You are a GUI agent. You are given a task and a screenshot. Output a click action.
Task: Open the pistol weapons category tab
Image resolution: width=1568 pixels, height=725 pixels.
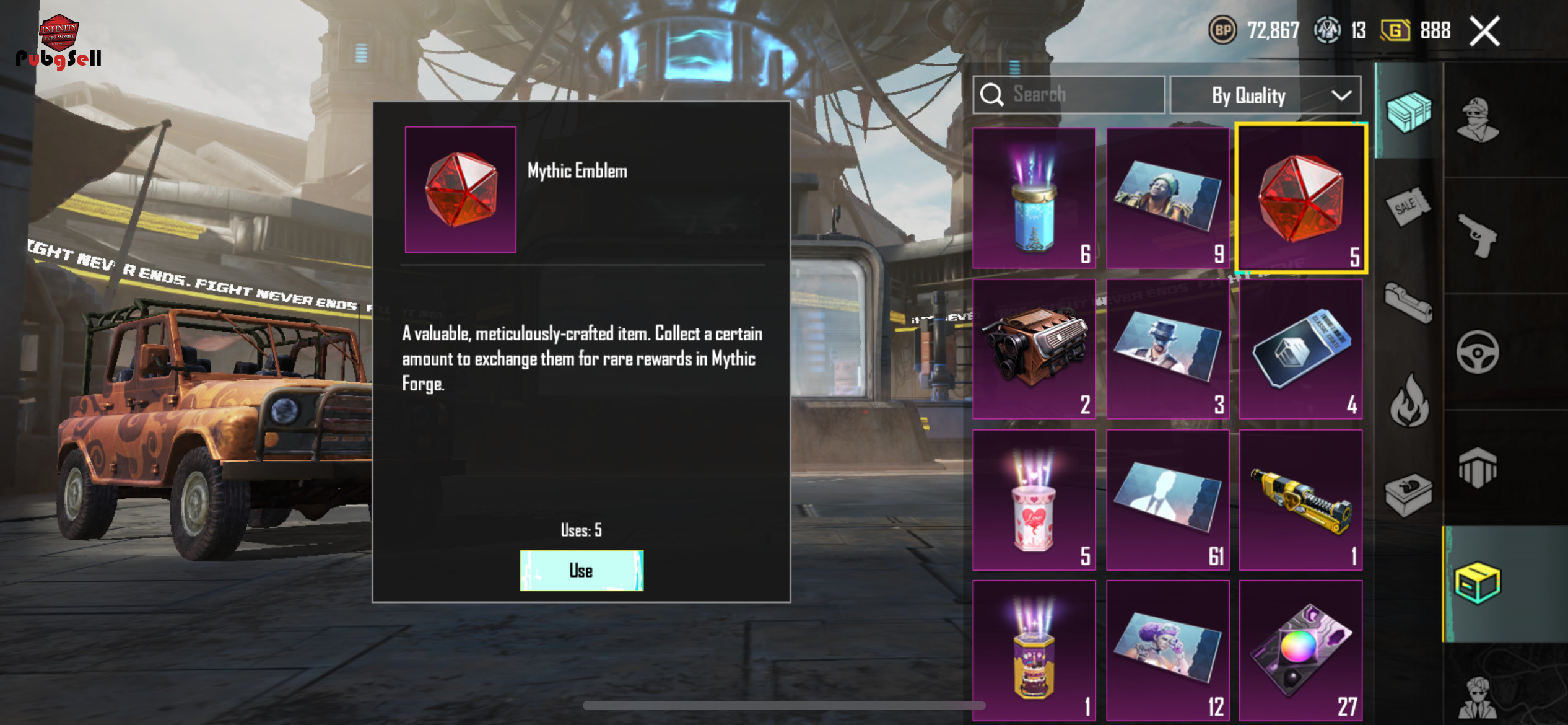pyautogui.click(x=1477, y=235)
